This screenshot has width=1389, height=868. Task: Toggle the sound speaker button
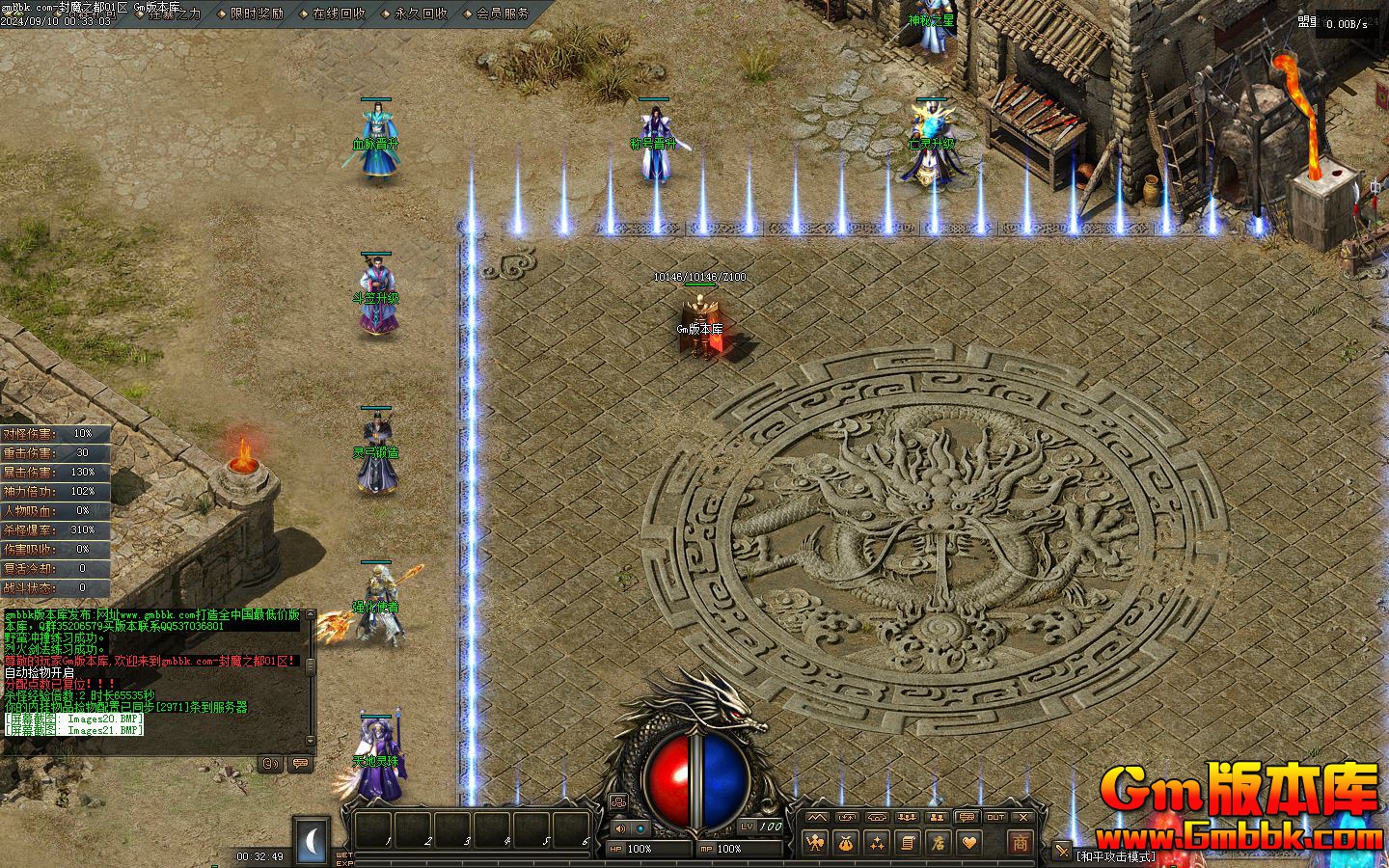pos(619,827)
